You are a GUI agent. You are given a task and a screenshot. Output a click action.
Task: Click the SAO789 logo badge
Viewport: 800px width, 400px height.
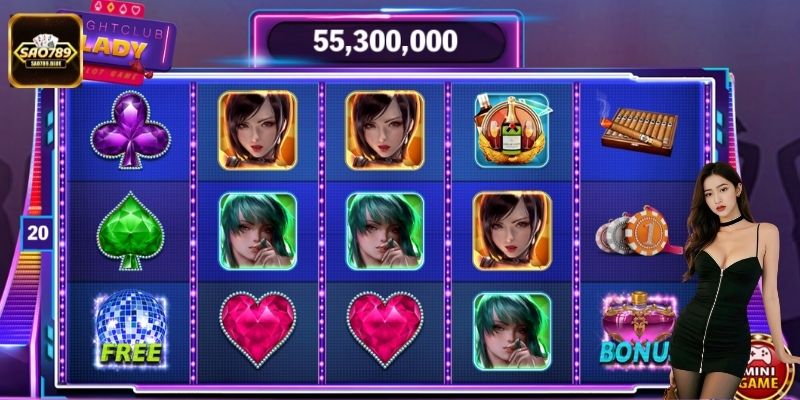click(x=45, y=50)
